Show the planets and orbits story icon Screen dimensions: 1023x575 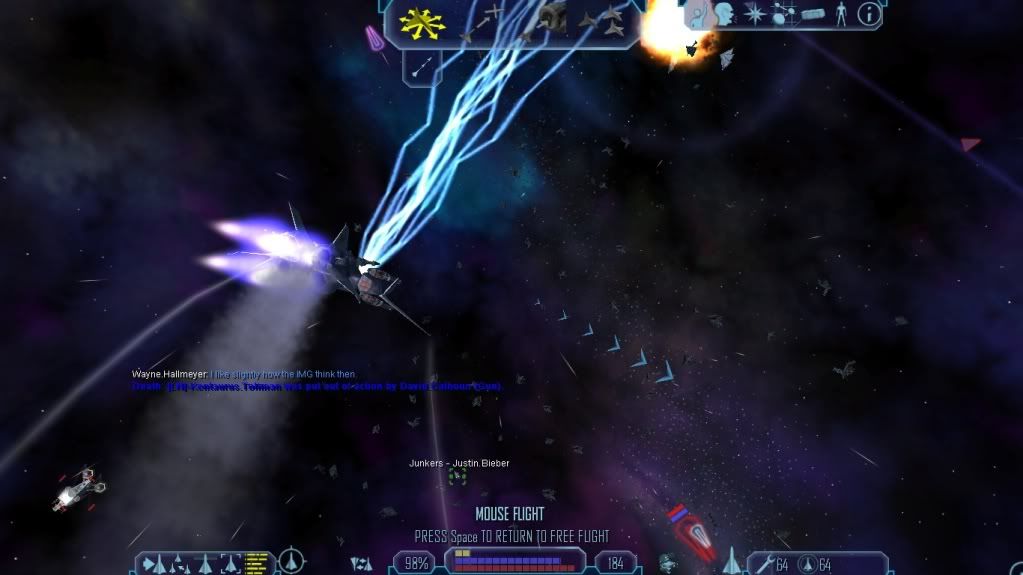(x=782, y=14)
